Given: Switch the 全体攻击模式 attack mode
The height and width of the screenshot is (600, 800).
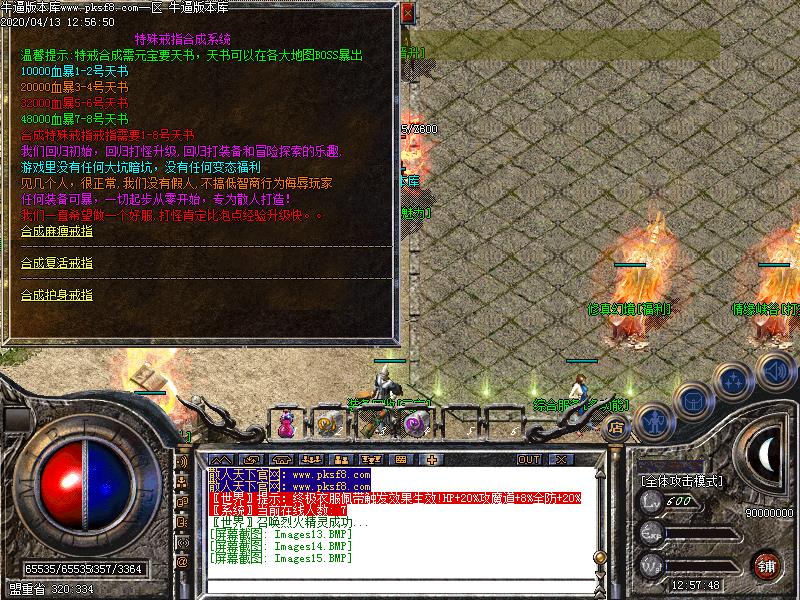Looking at the screenshot, I should (x=682, y=481).
